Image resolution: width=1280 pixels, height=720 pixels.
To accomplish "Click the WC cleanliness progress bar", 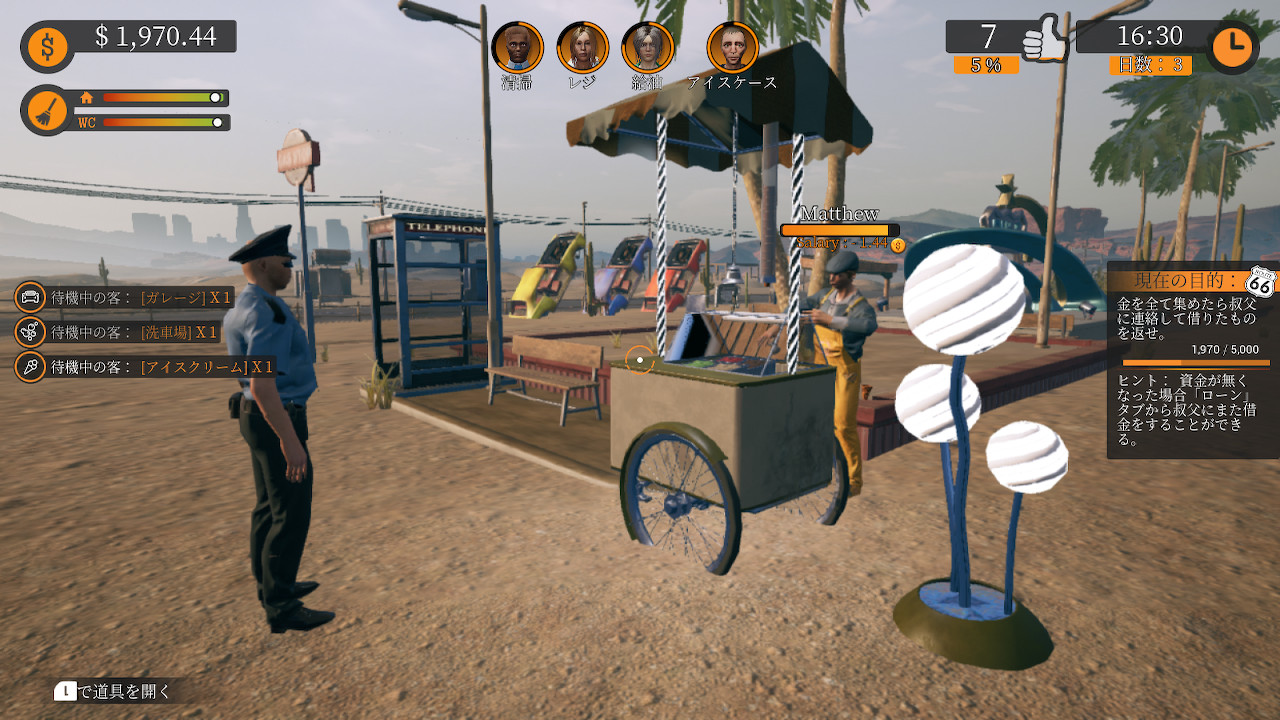I will tap(165, 125).
